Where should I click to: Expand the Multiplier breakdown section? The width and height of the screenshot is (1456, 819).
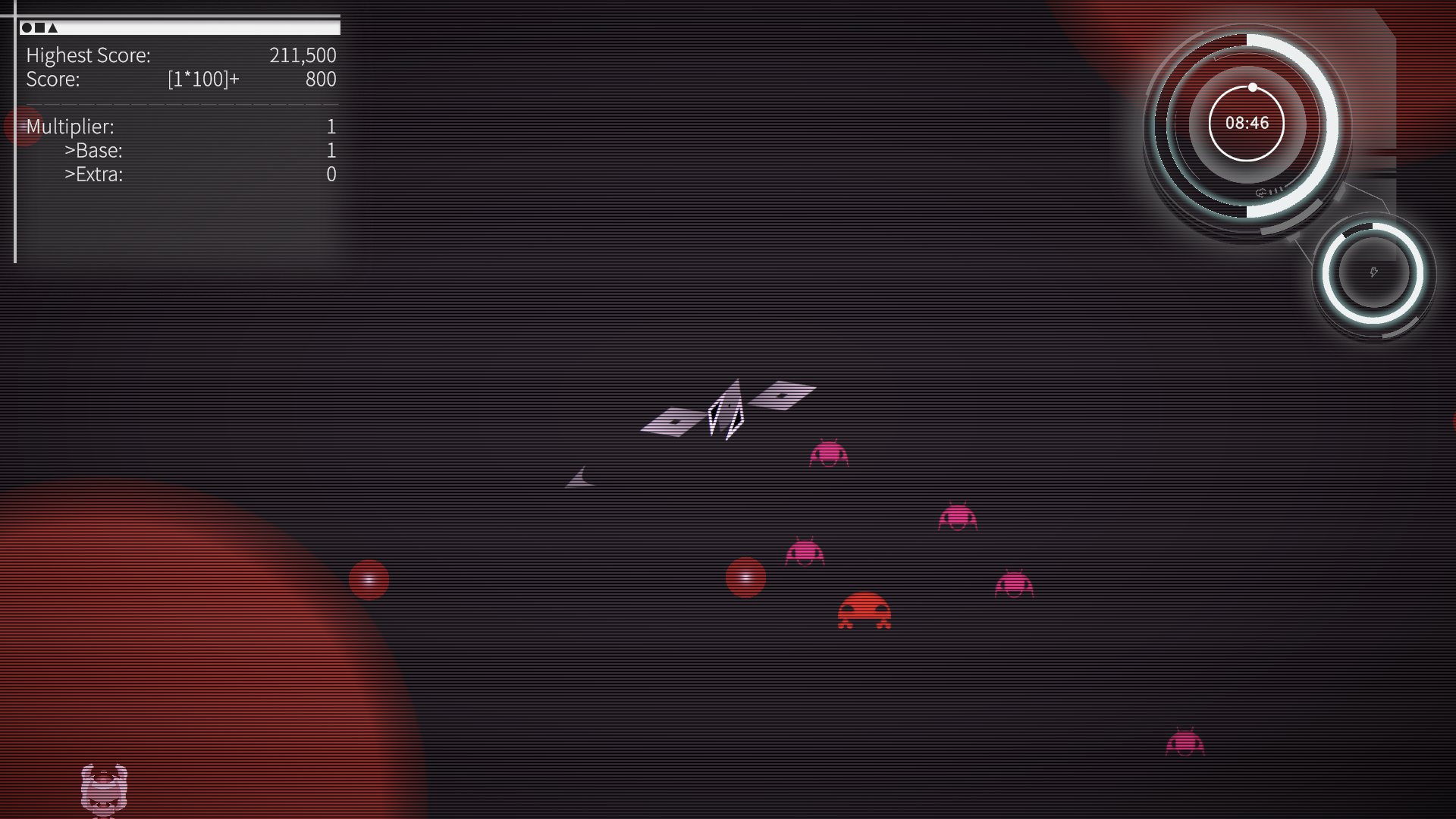click(x=71, y=127)
